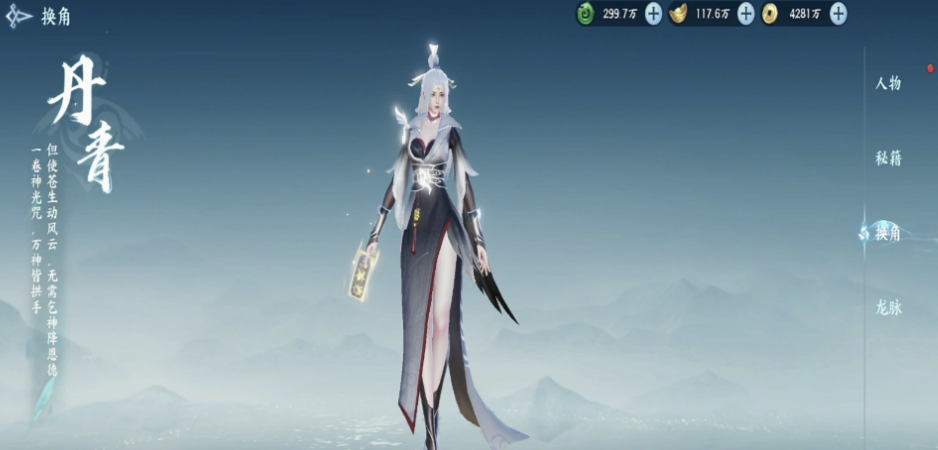Add more gold ingot currency
The image size is (938, 450).
pyautogui.click(x=745, y=14)
